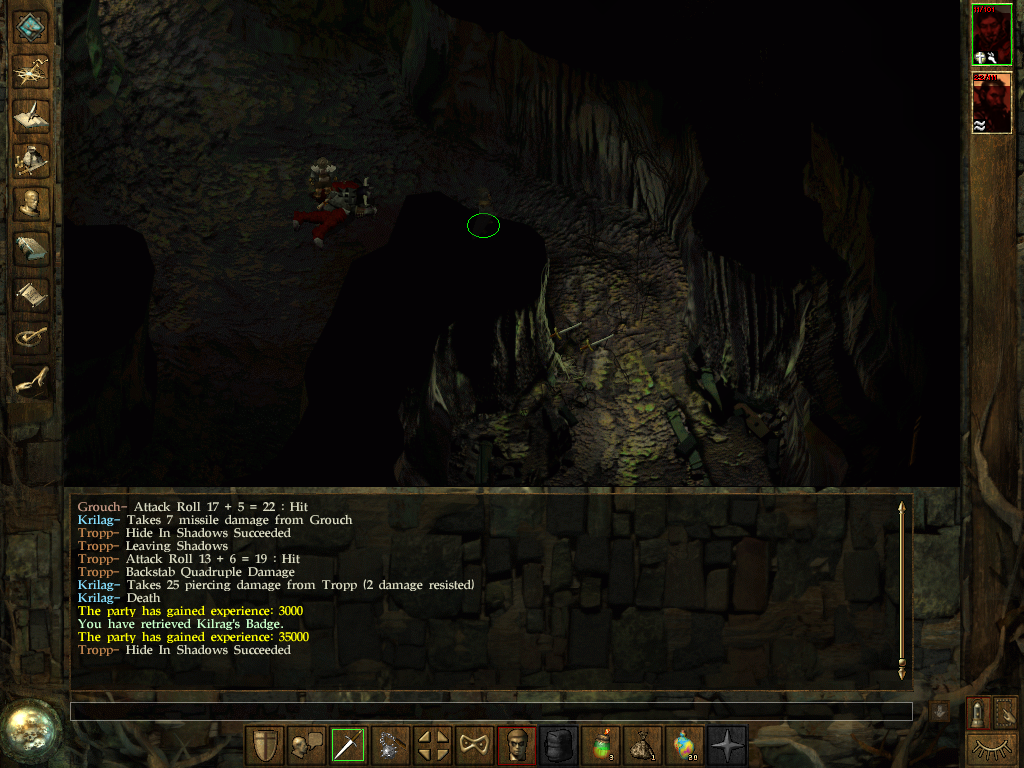Open the inventory screen
This screenshot has width=1024, height=768.
tap(32, 158)
